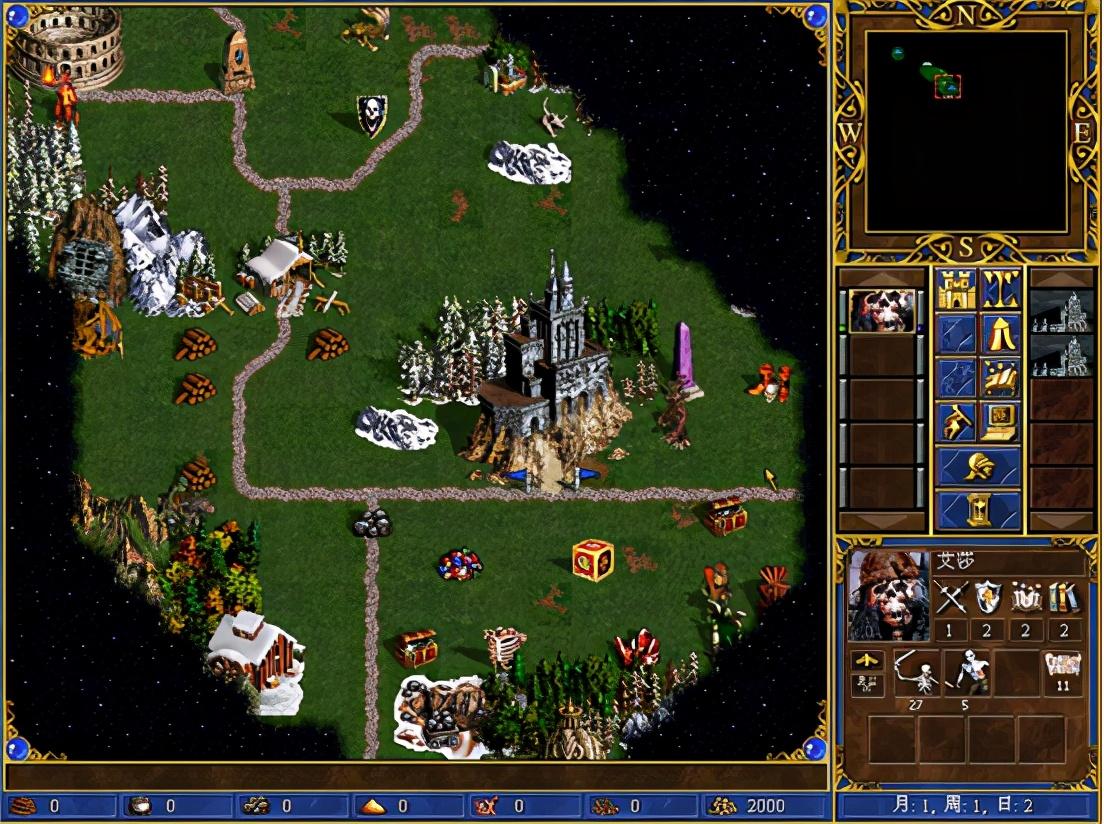Image resolution: width=1104 pixels, height=824 pixels.
Task: Open system options with the computer icon
Action: pos(1000,421)
